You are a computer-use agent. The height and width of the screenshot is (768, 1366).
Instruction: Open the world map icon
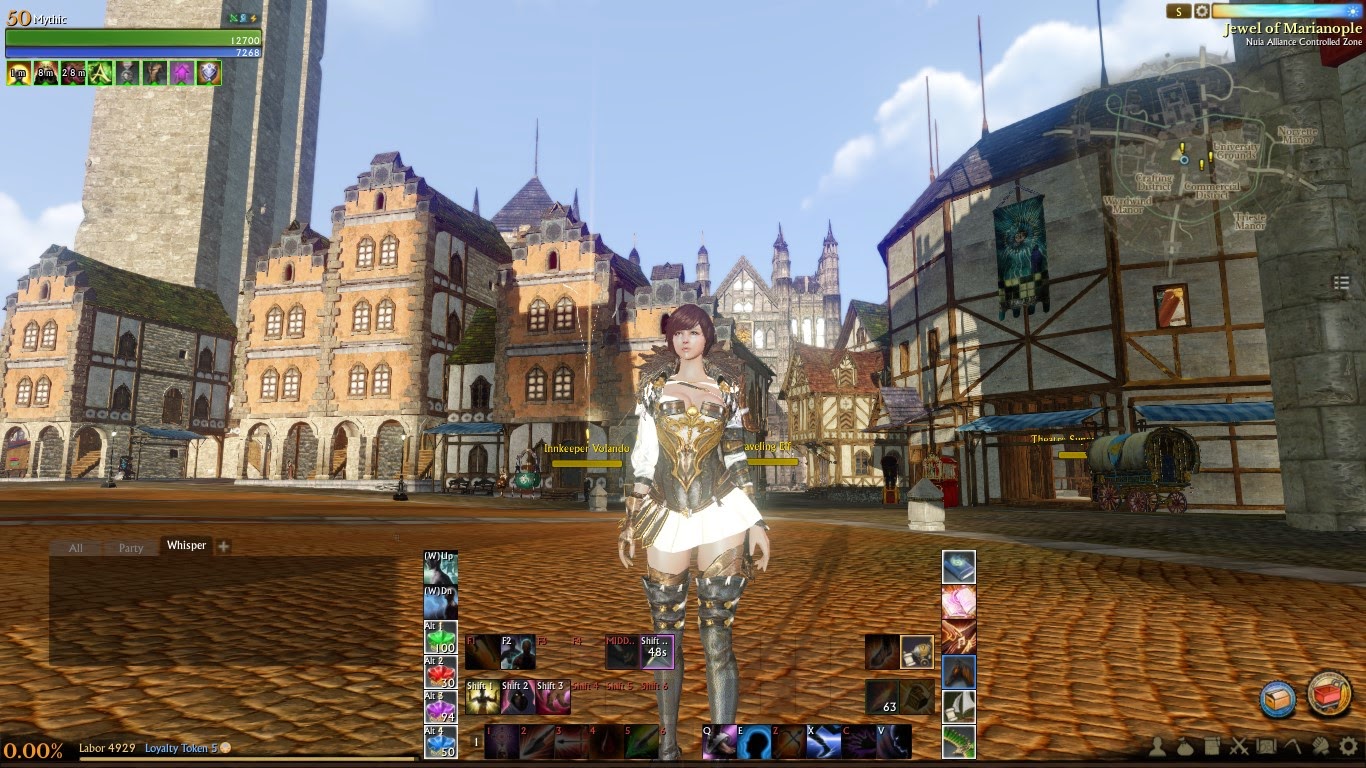pos(1265,747)
